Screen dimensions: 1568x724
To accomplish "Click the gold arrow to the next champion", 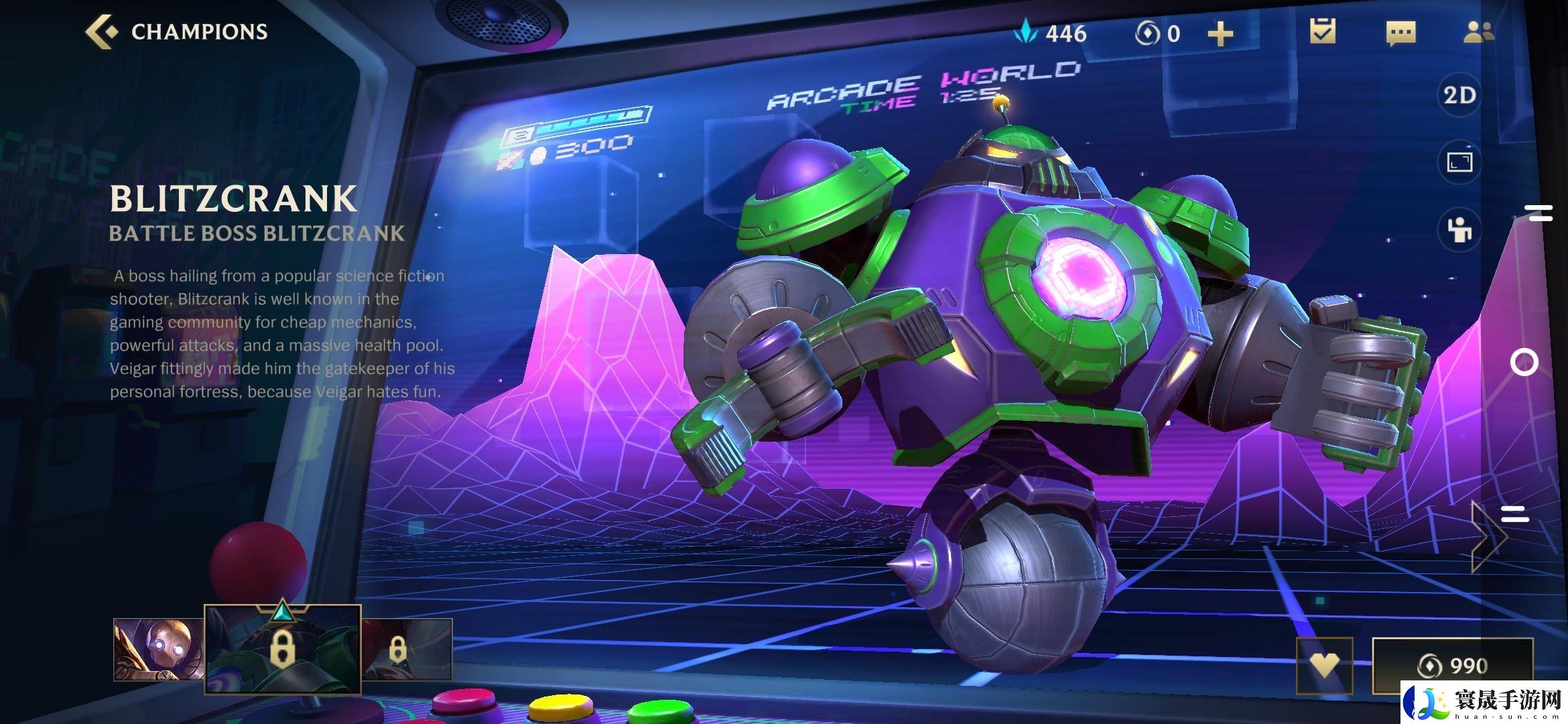I will [1488, 536].
